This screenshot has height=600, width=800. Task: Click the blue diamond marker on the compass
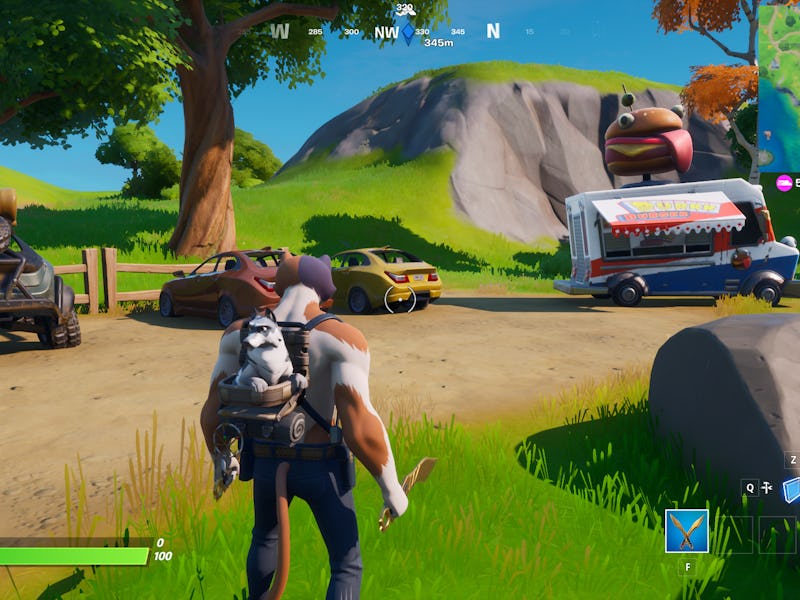click(x=408, y=32)
